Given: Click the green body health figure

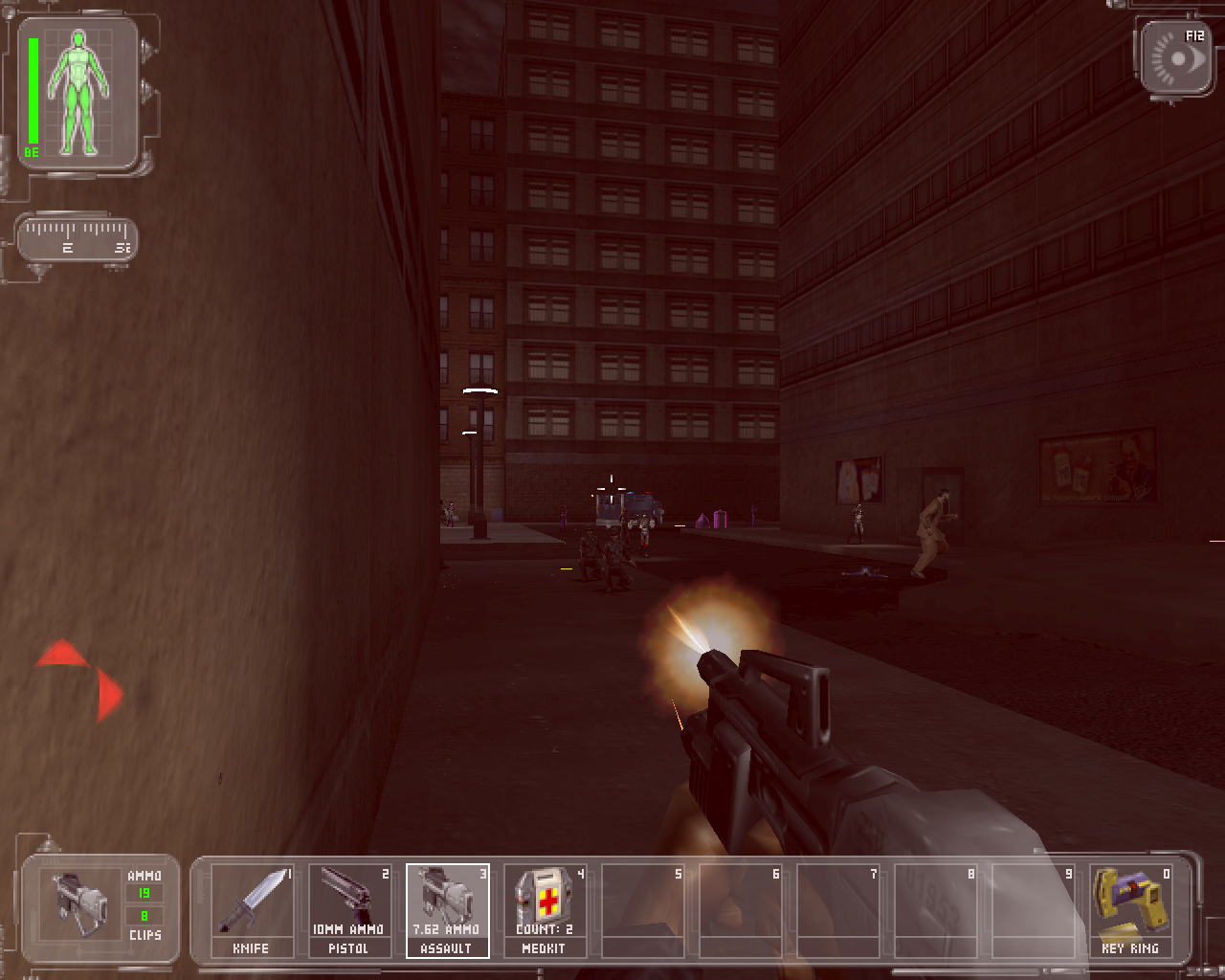Looking at the screenshot, I should (x=80, y=93).
